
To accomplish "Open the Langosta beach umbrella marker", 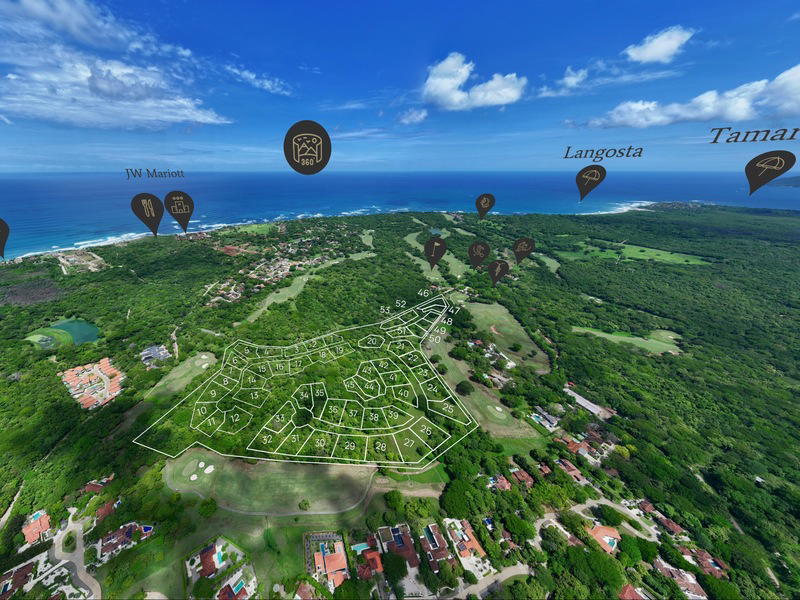I will click(591, 179).
